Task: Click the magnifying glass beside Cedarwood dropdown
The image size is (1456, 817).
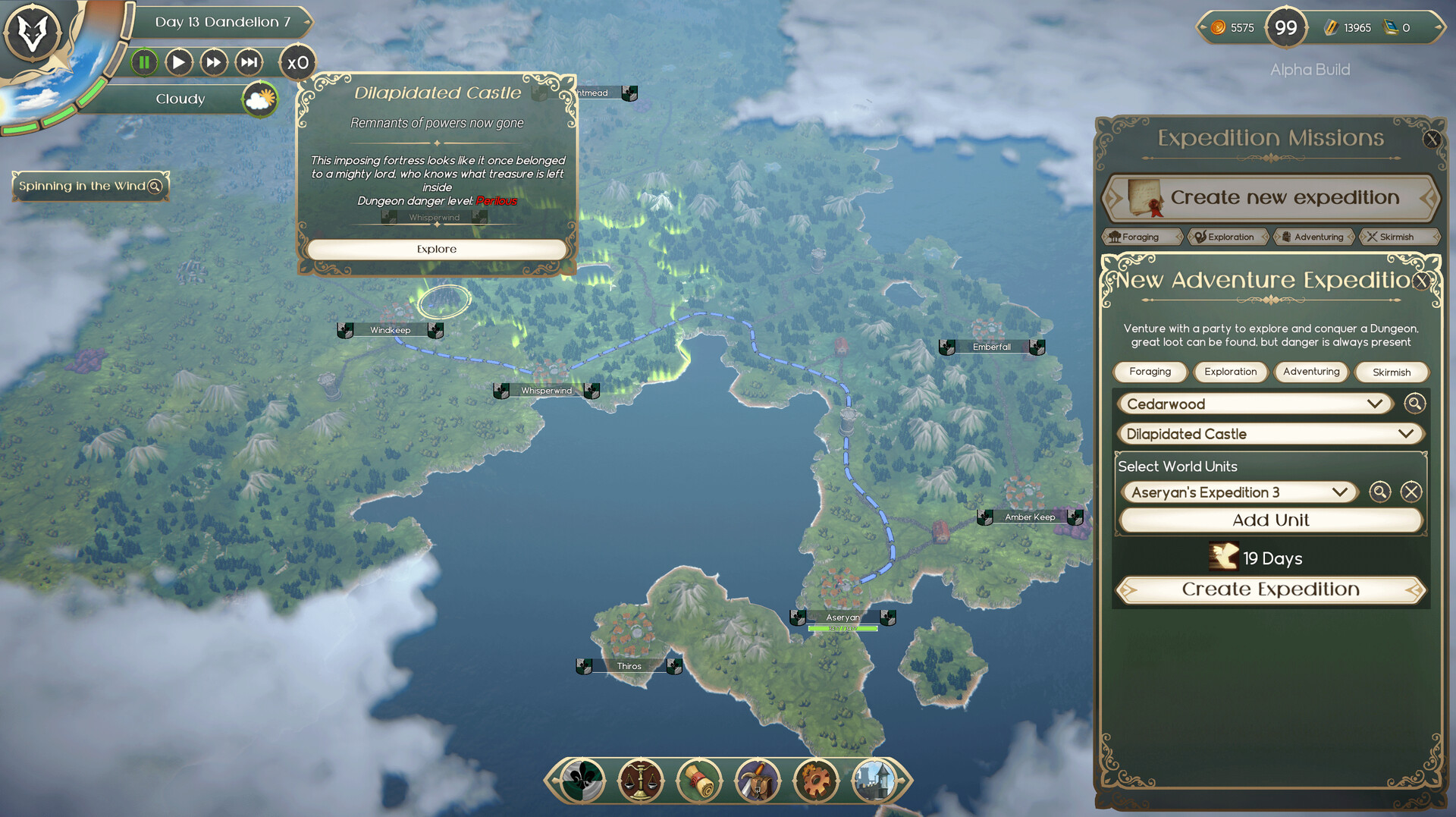Action: tap(1415, 404)
